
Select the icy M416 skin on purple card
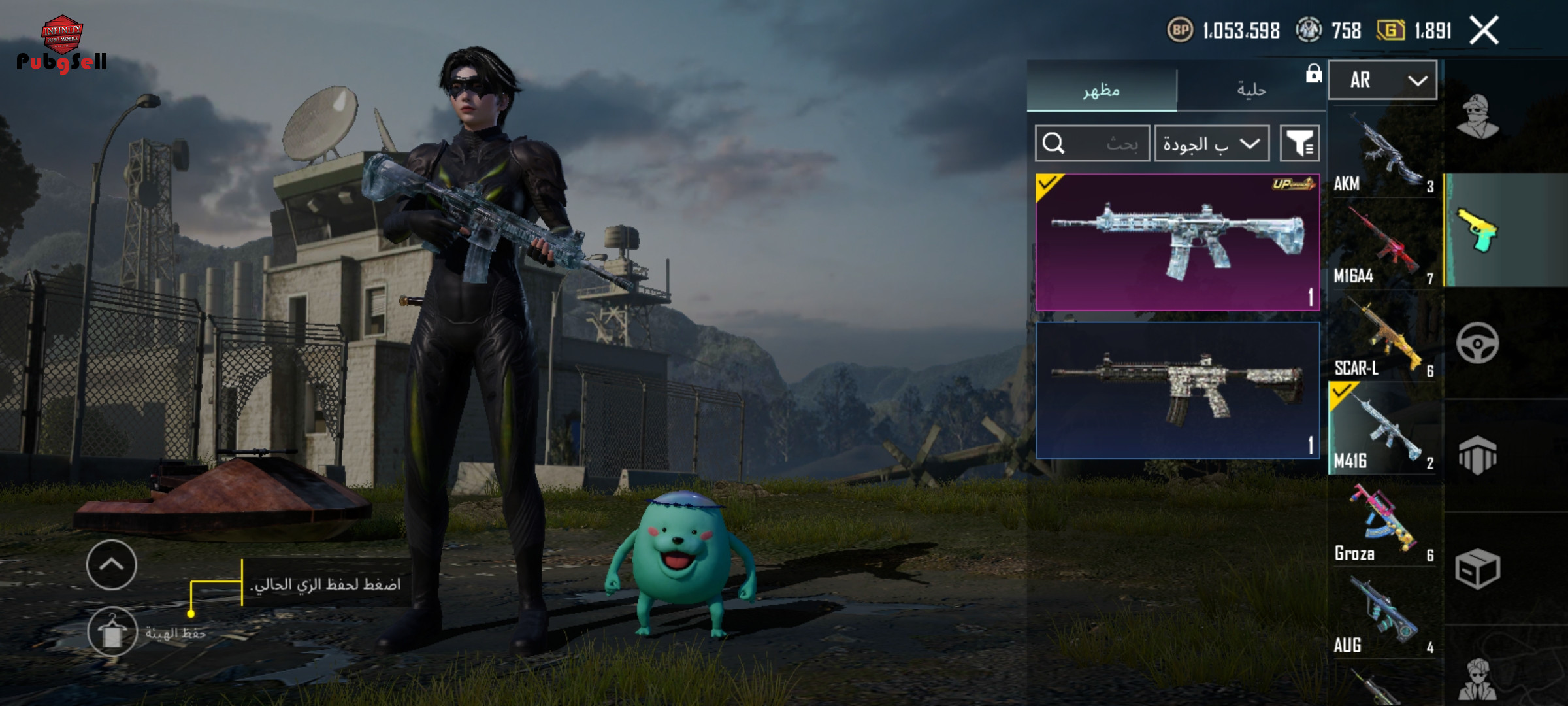click(1177, 242)
